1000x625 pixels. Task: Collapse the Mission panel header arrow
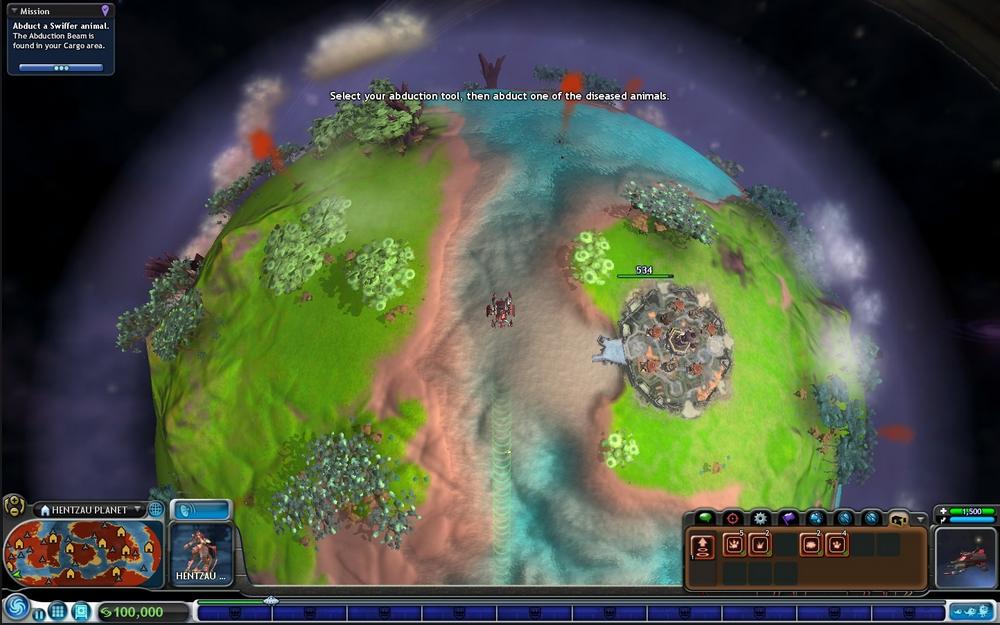[14, 11]
